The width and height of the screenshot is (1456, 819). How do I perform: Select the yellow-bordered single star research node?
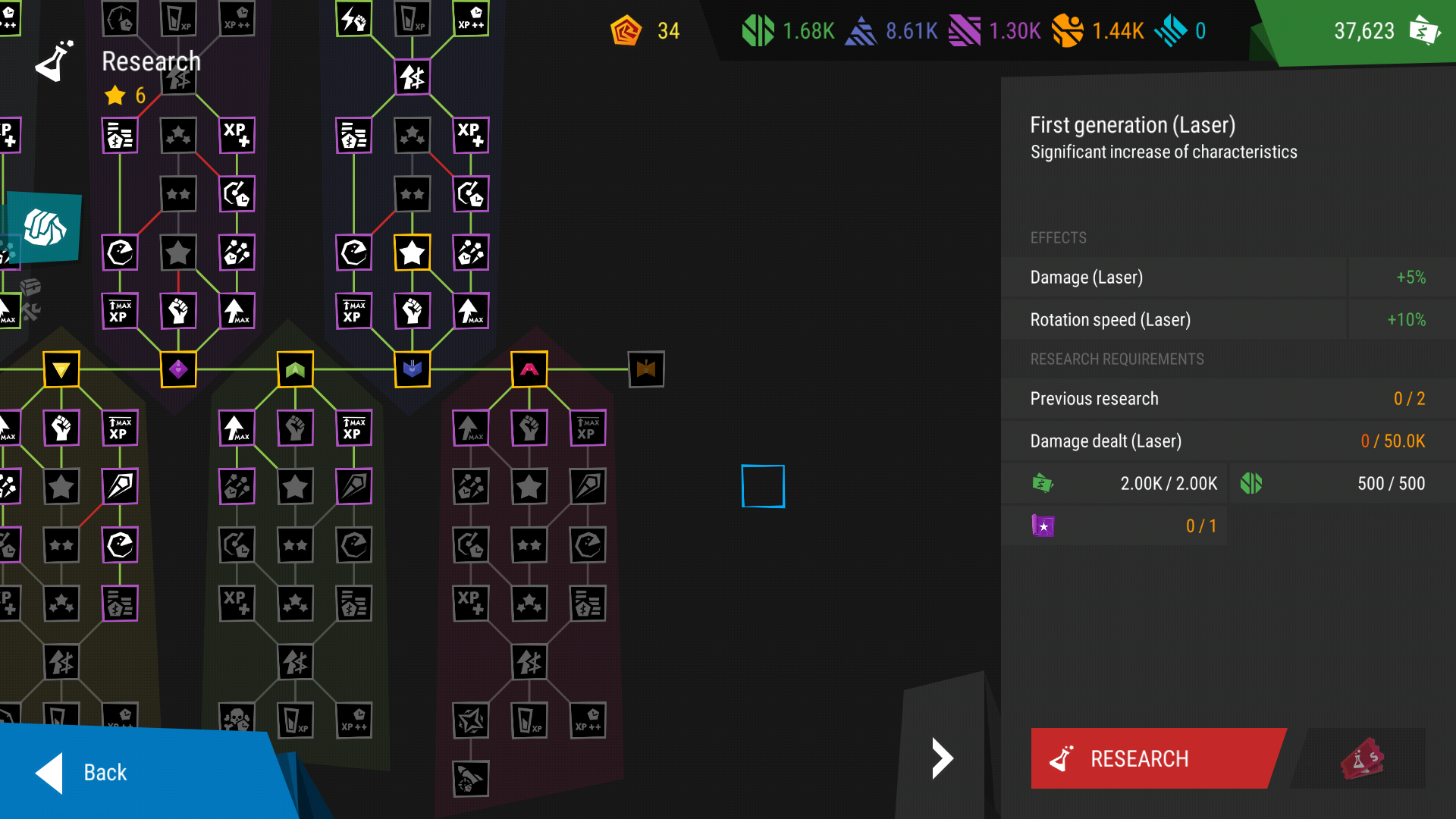413,253
